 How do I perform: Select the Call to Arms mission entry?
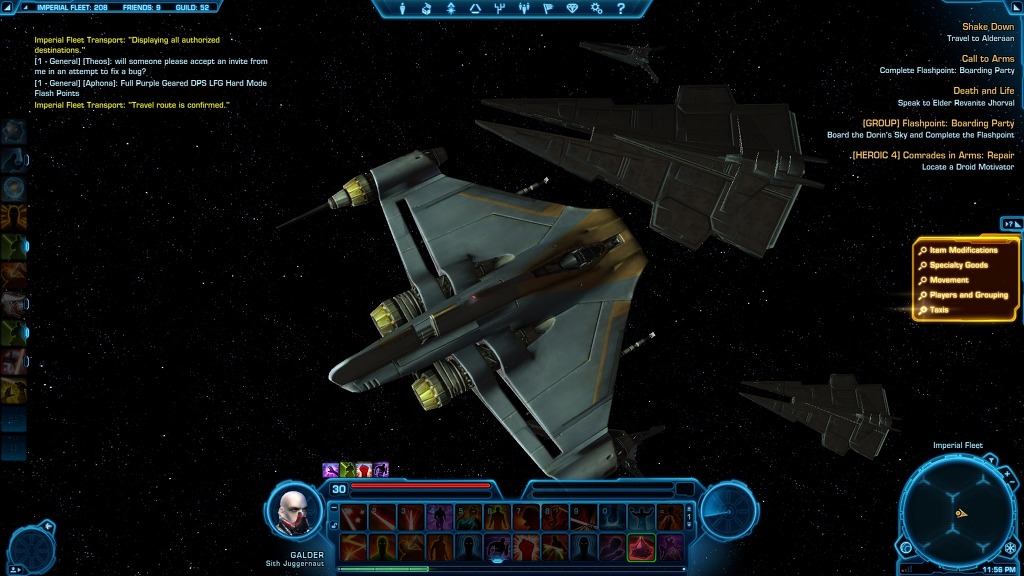tap(987, 59)
